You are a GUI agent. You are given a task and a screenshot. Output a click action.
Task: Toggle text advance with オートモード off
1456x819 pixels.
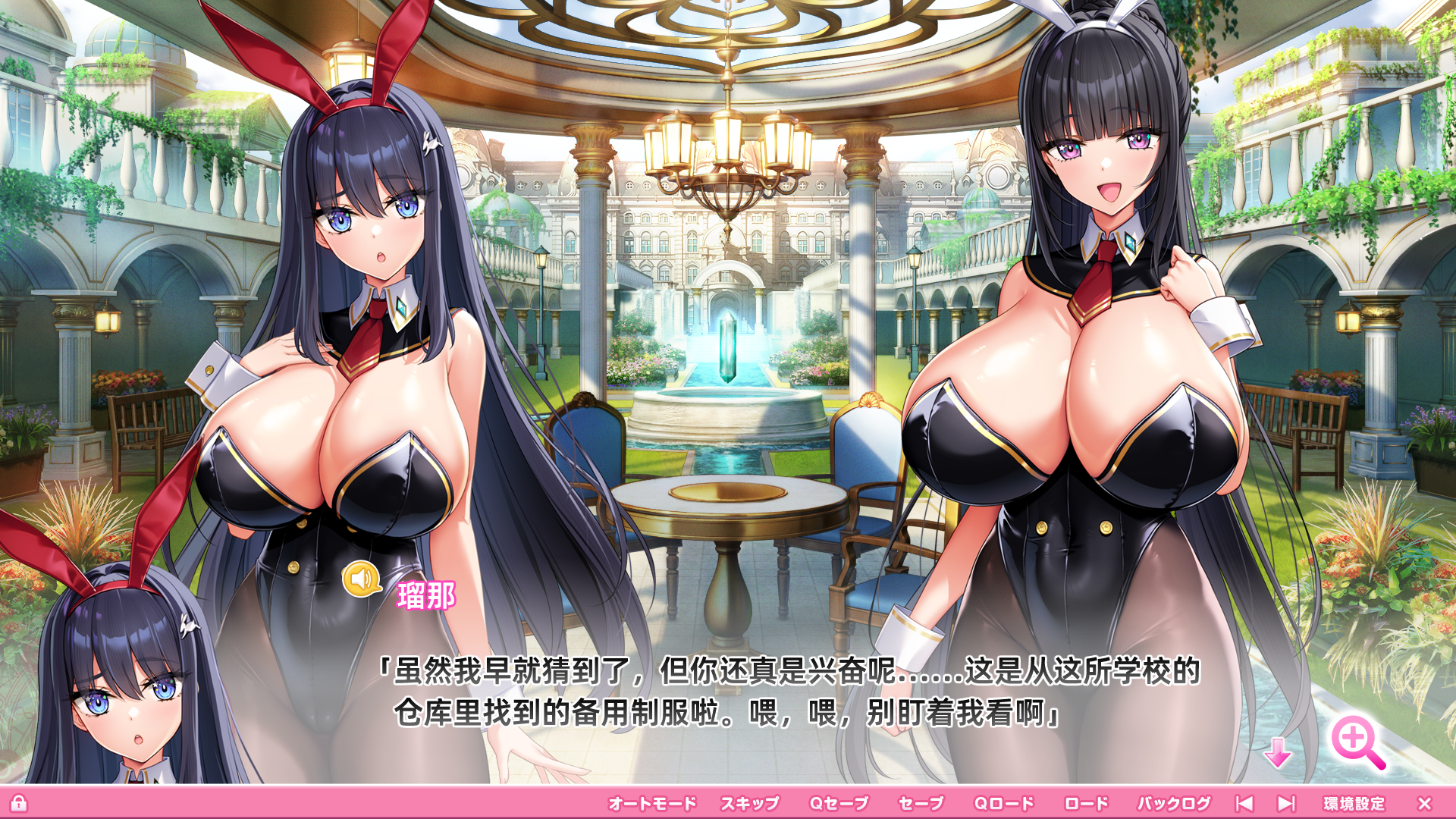pos(652,800)
